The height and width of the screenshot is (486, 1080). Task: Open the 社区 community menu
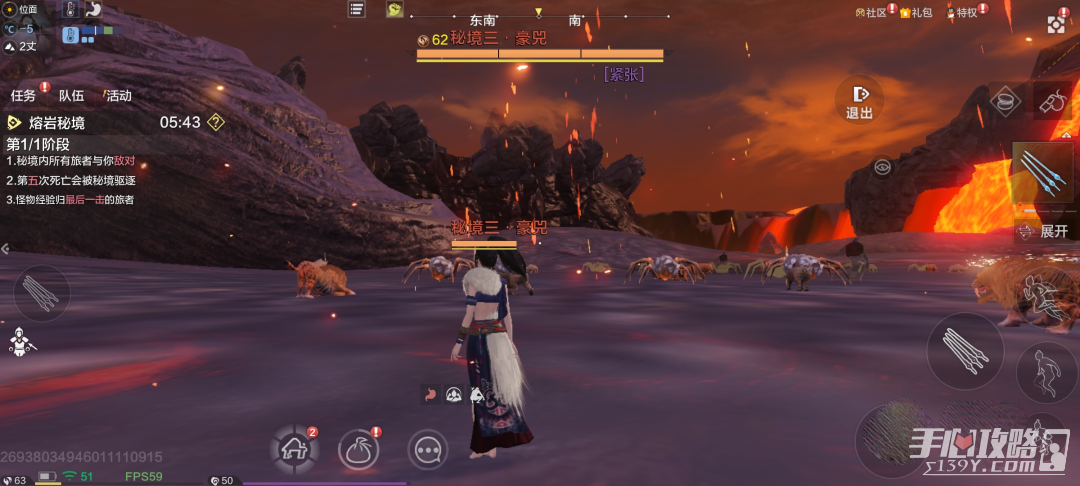click(870, 12)
